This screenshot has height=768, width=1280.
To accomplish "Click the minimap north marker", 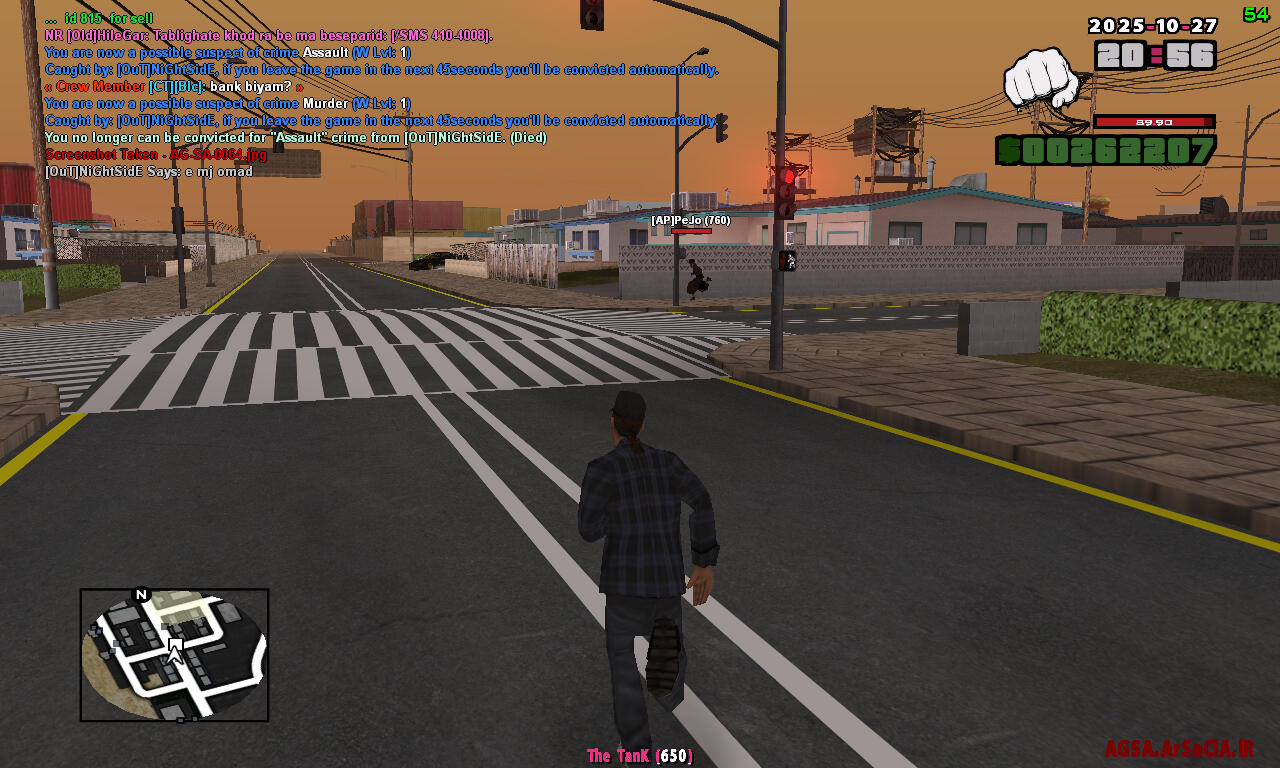I will click(141, 595).
